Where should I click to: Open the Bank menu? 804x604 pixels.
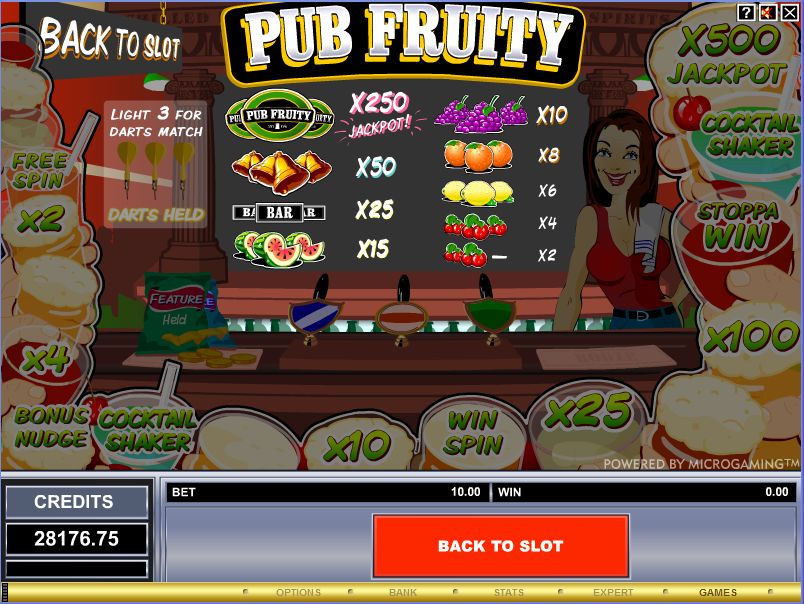(x=403, y=592)
